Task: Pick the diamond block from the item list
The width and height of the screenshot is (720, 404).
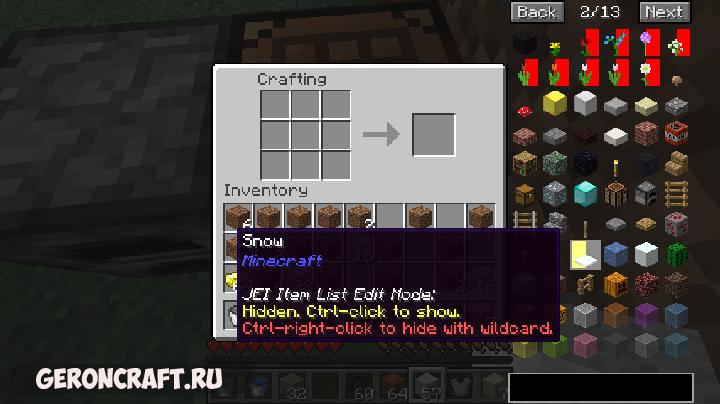Action: click(x=587, y=193)
